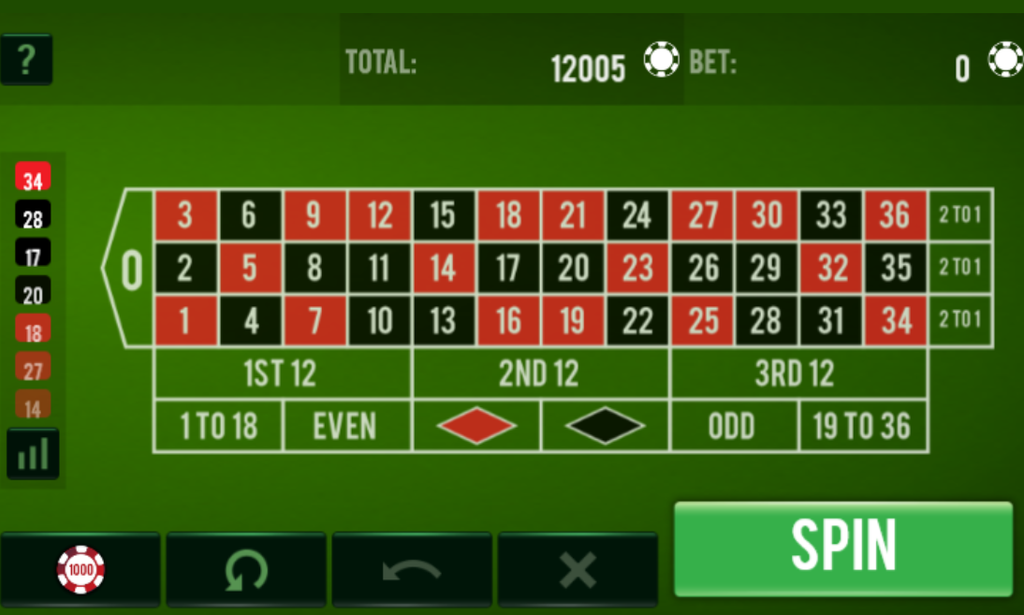Viewport: 1024px width, 615px height.
Task: Select black 13 on the betting table
Action: (x=443, y=321)
